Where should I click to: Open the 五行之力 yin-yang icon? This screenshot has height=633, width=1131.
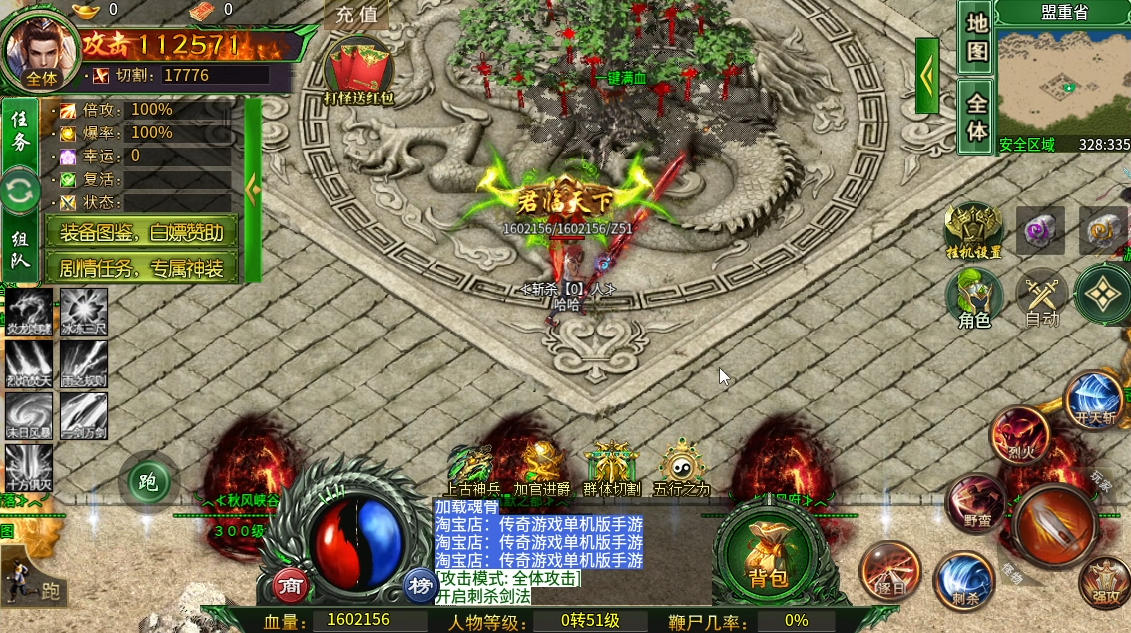click(682, 465)
